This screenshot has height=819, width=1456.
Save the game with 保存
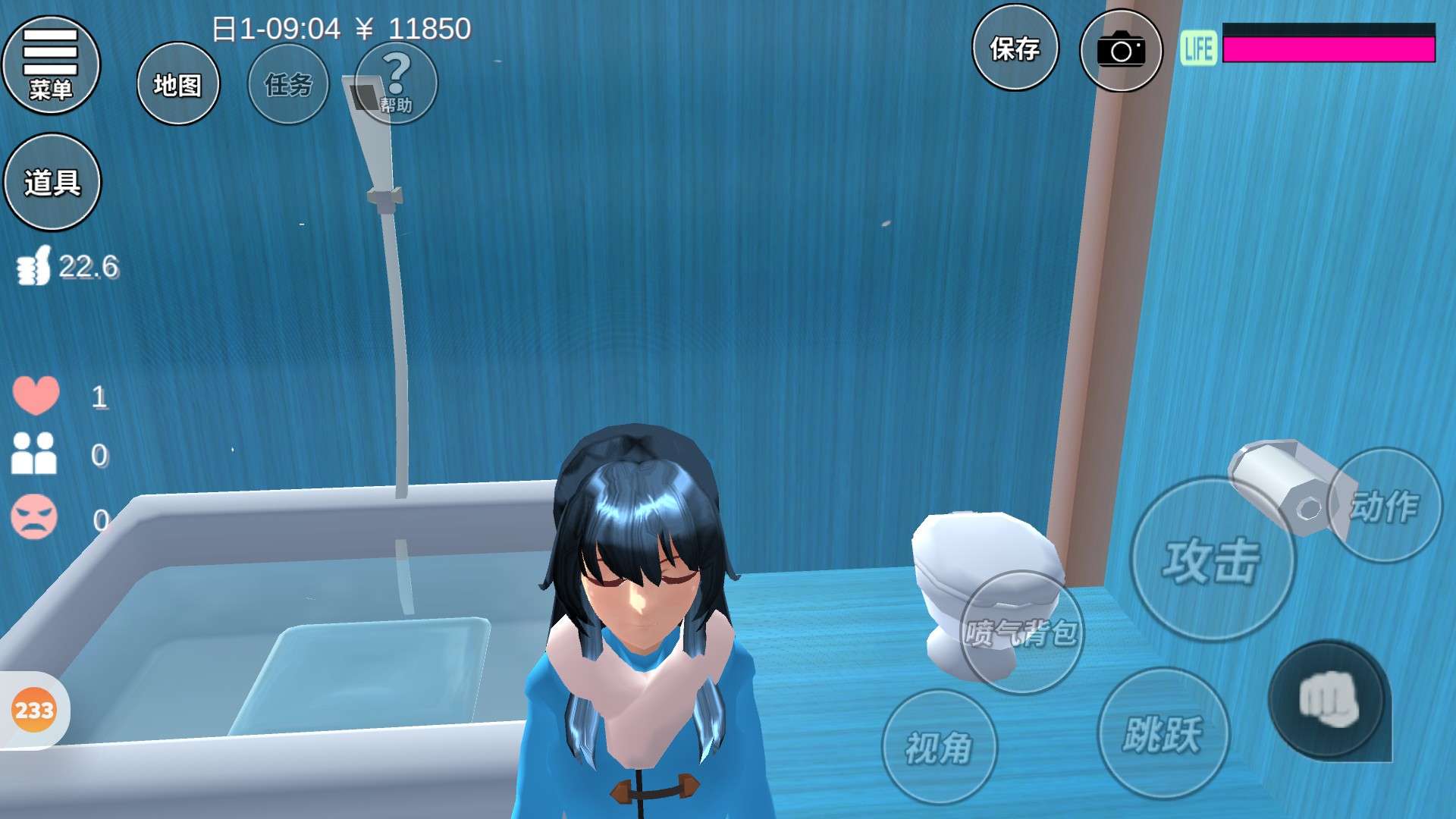1015,49
